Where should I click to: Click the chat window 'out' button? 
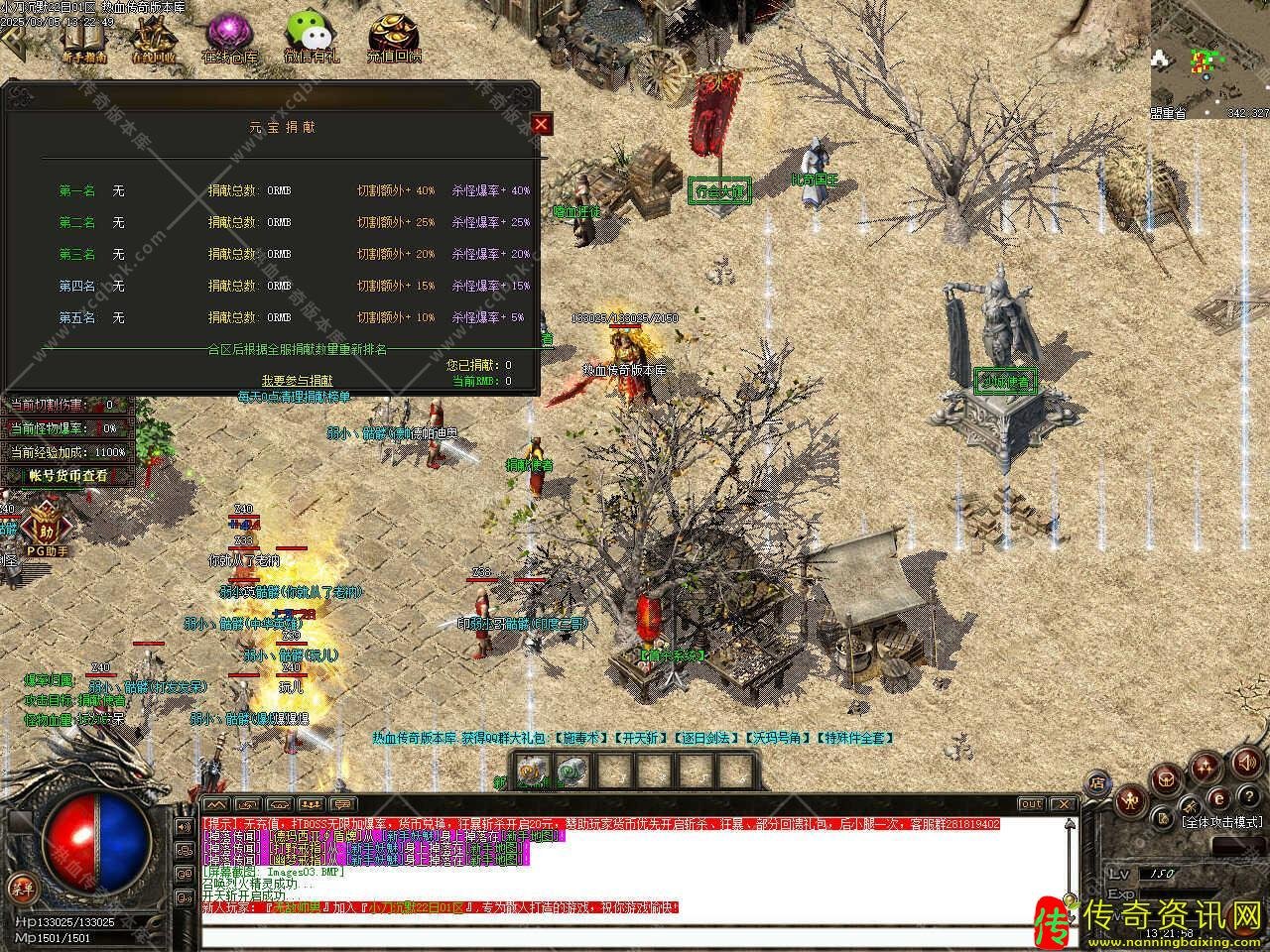1032,804
